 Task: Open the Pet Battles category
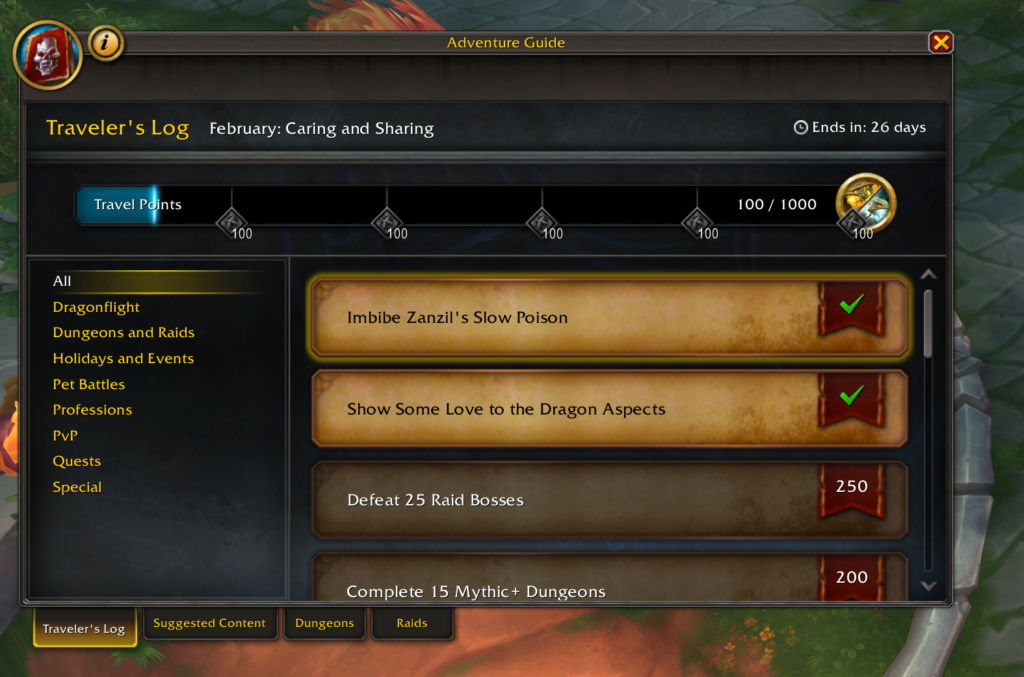(89, 384)
